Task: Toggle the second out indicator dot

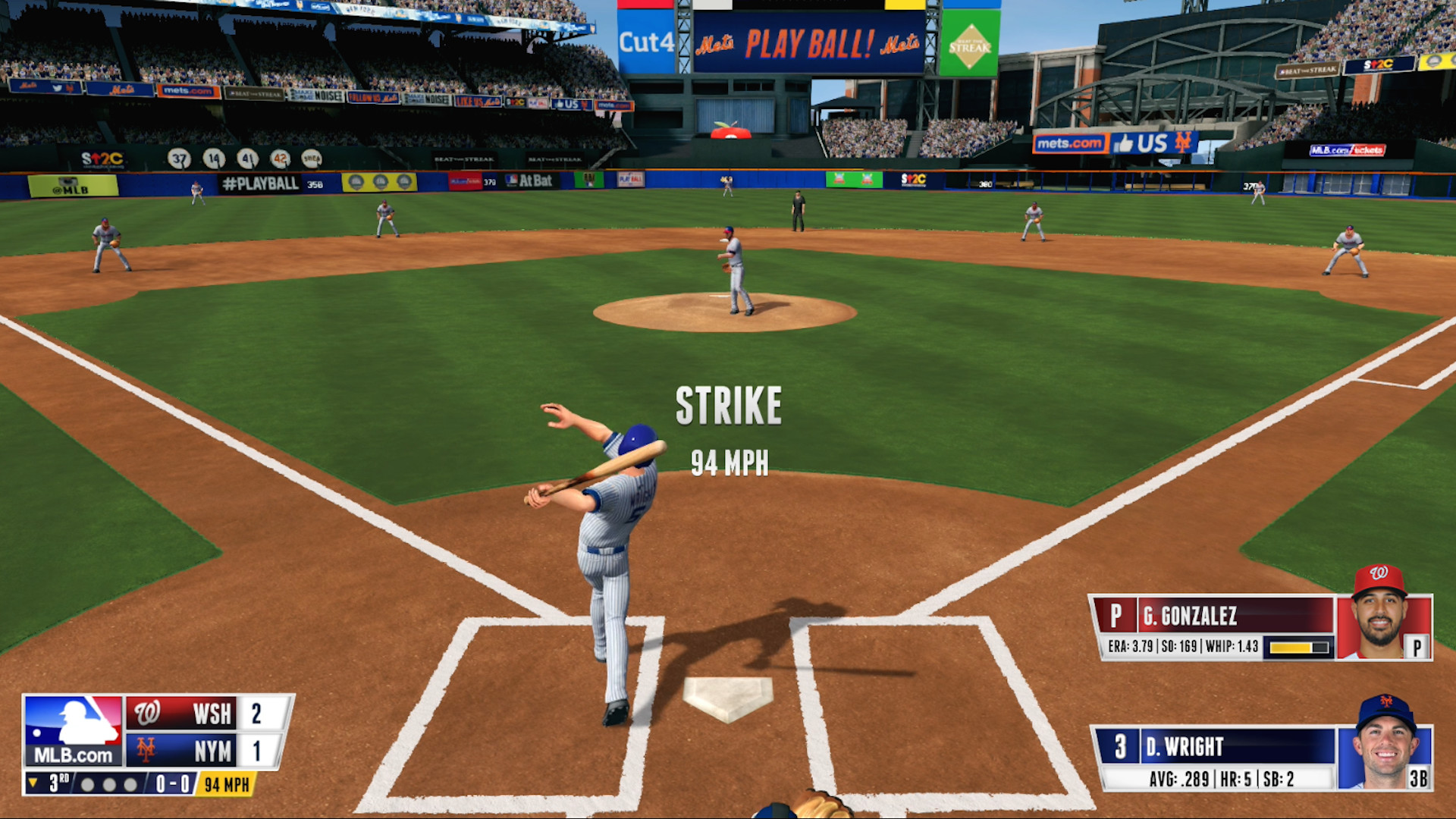Action: pos(108,784)
